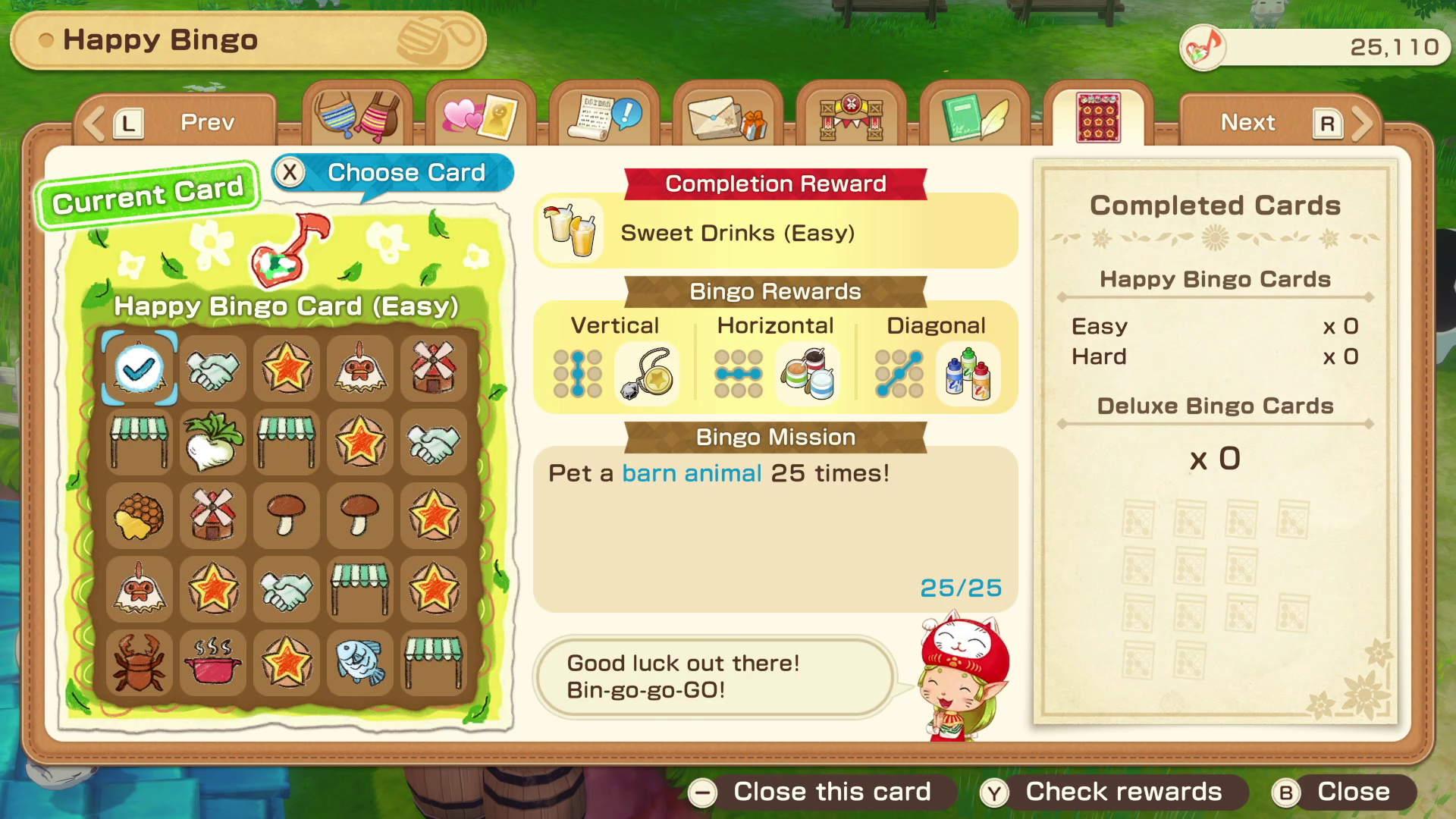
Task: Select the crab bingo tile
Action: point(139,664)
